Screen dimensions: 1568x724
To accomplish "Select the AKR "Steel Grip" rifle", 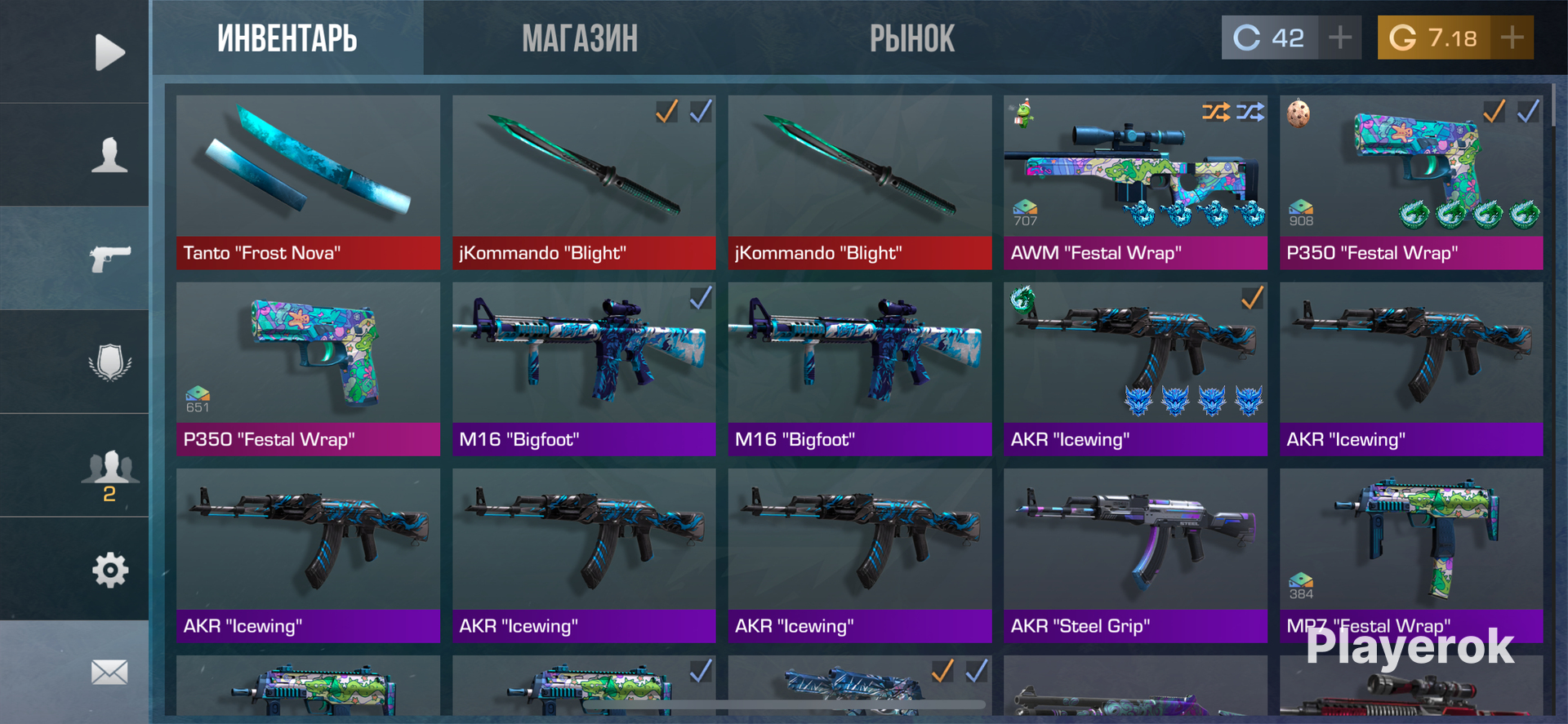I will click(1135, 555).
